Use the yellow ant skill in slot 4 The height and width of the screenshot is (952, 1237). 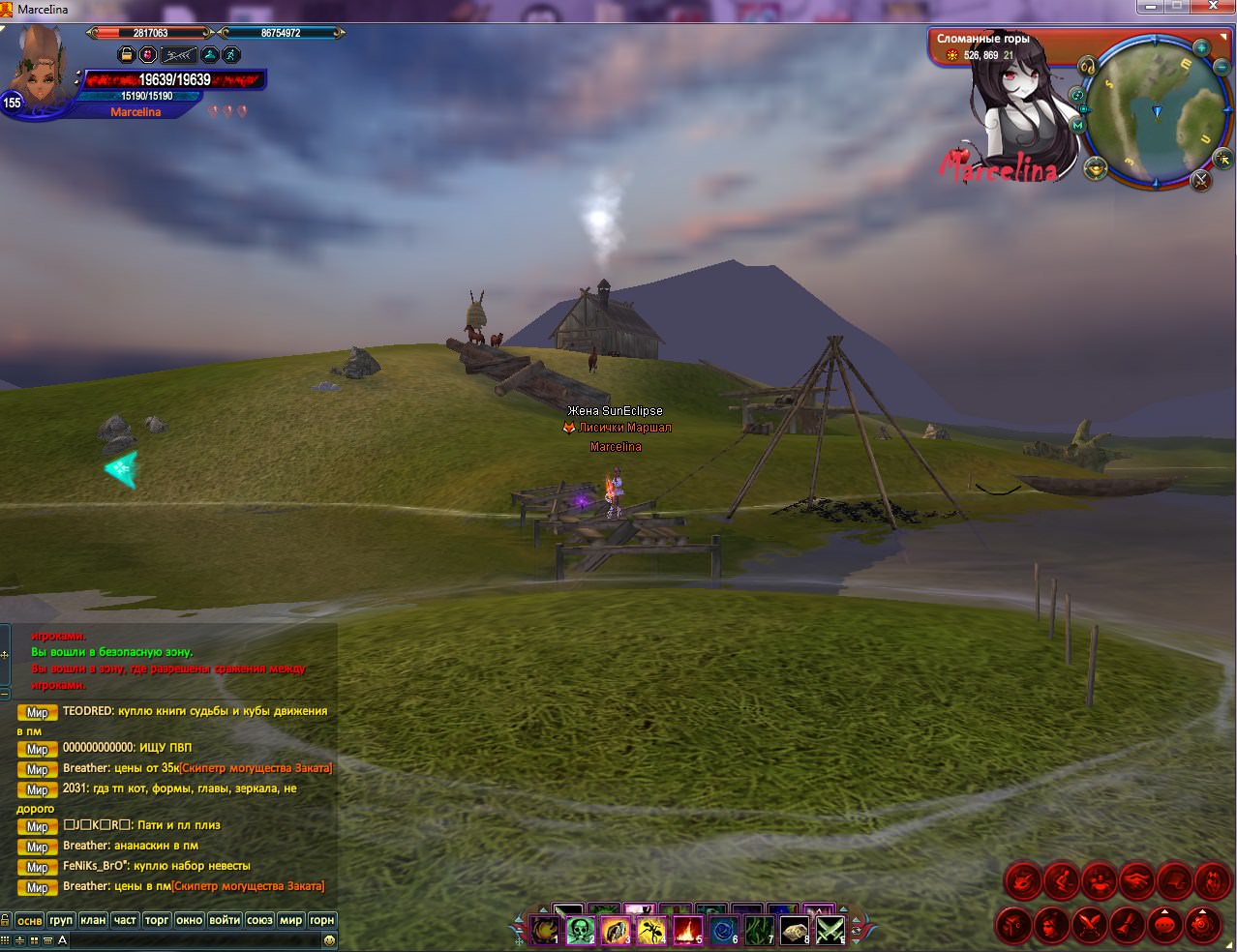point(651,931)
